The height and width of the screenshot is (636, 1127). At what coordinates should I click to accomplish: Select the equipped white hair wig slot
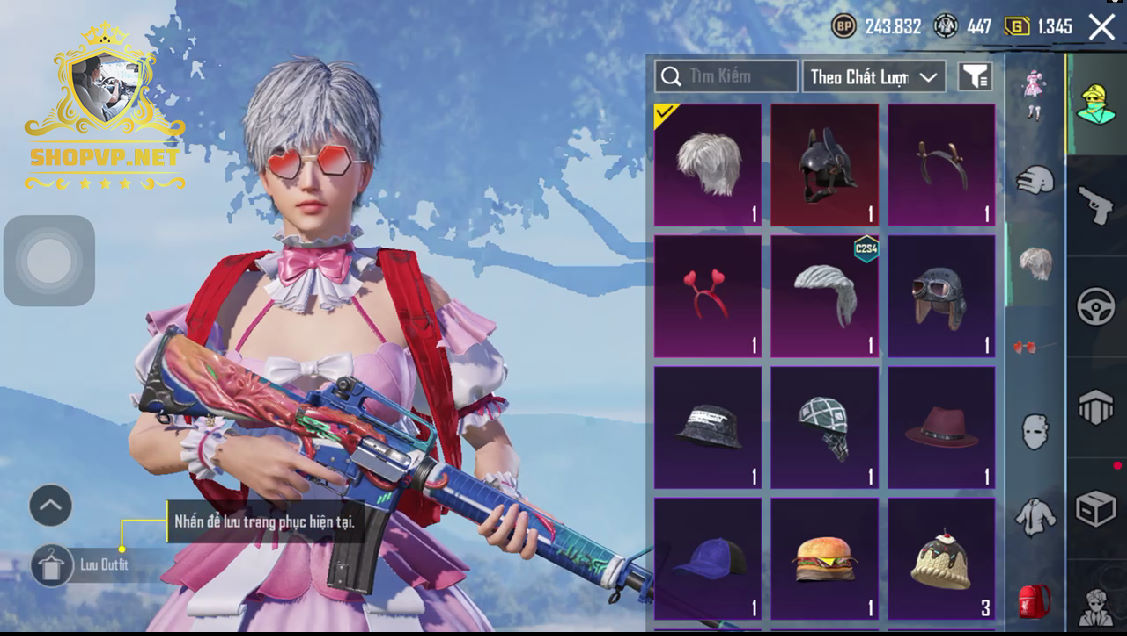click(x=708, y=164)
